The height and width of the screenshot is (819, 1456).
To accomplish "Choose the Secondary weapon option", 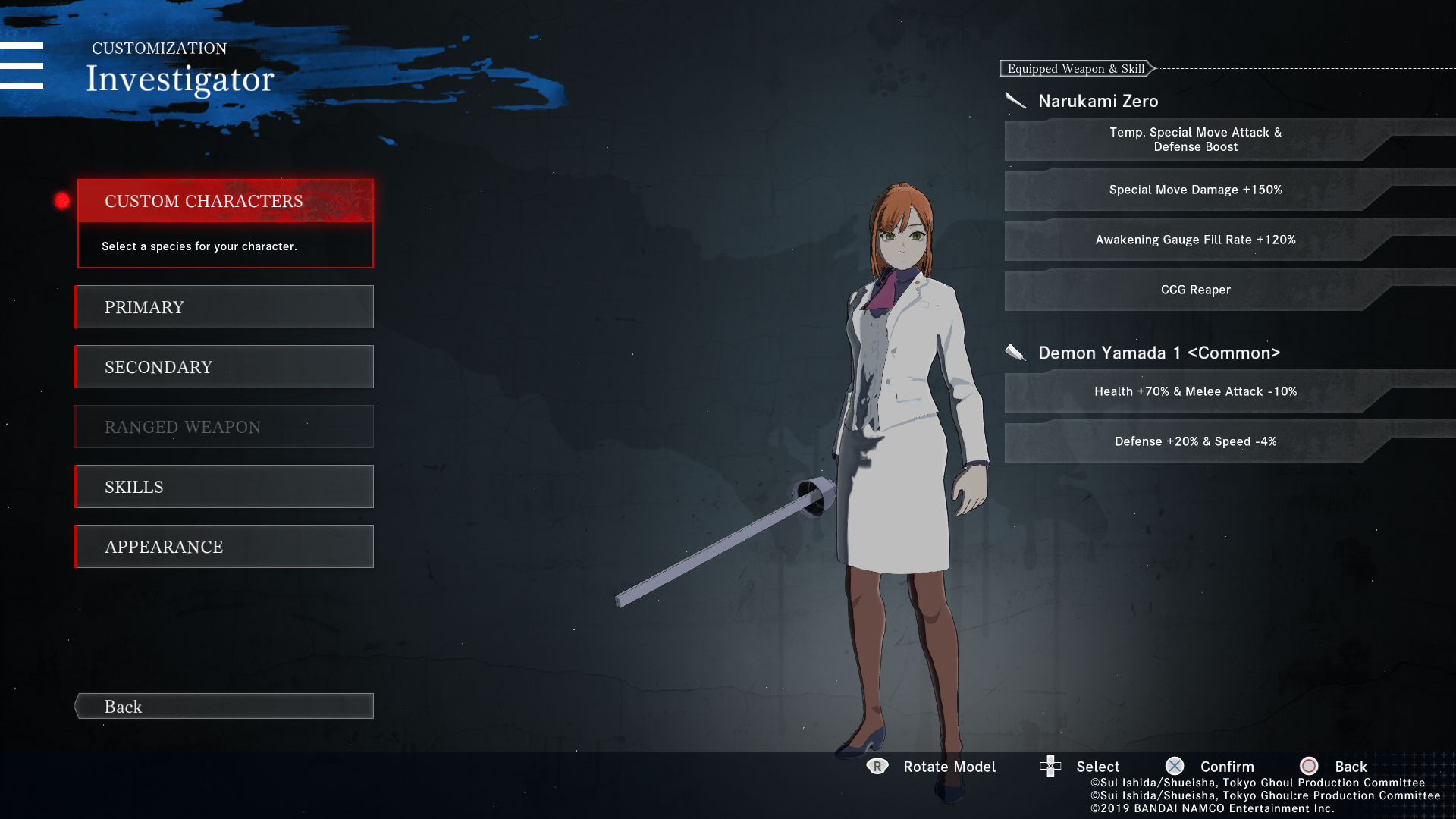I will coord(225,367).
